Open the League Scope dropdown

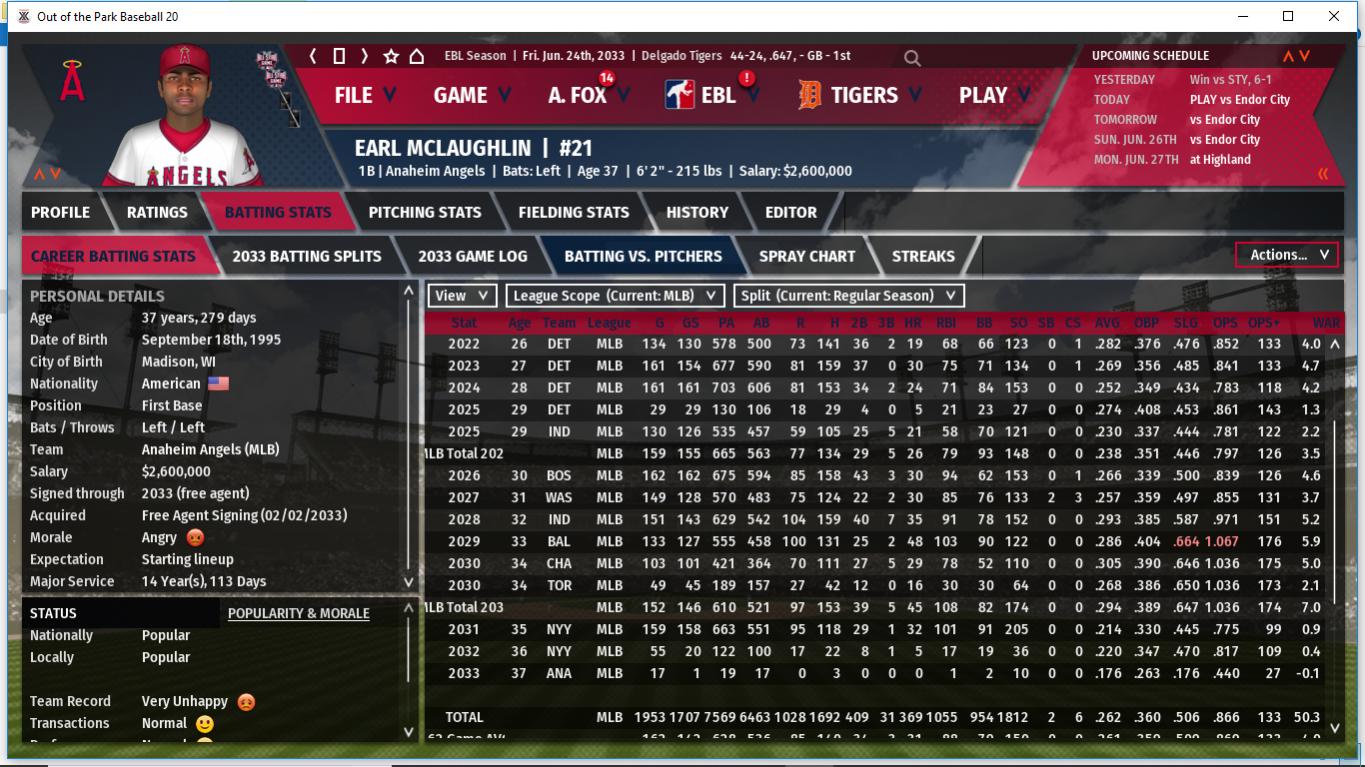point(615,296)
